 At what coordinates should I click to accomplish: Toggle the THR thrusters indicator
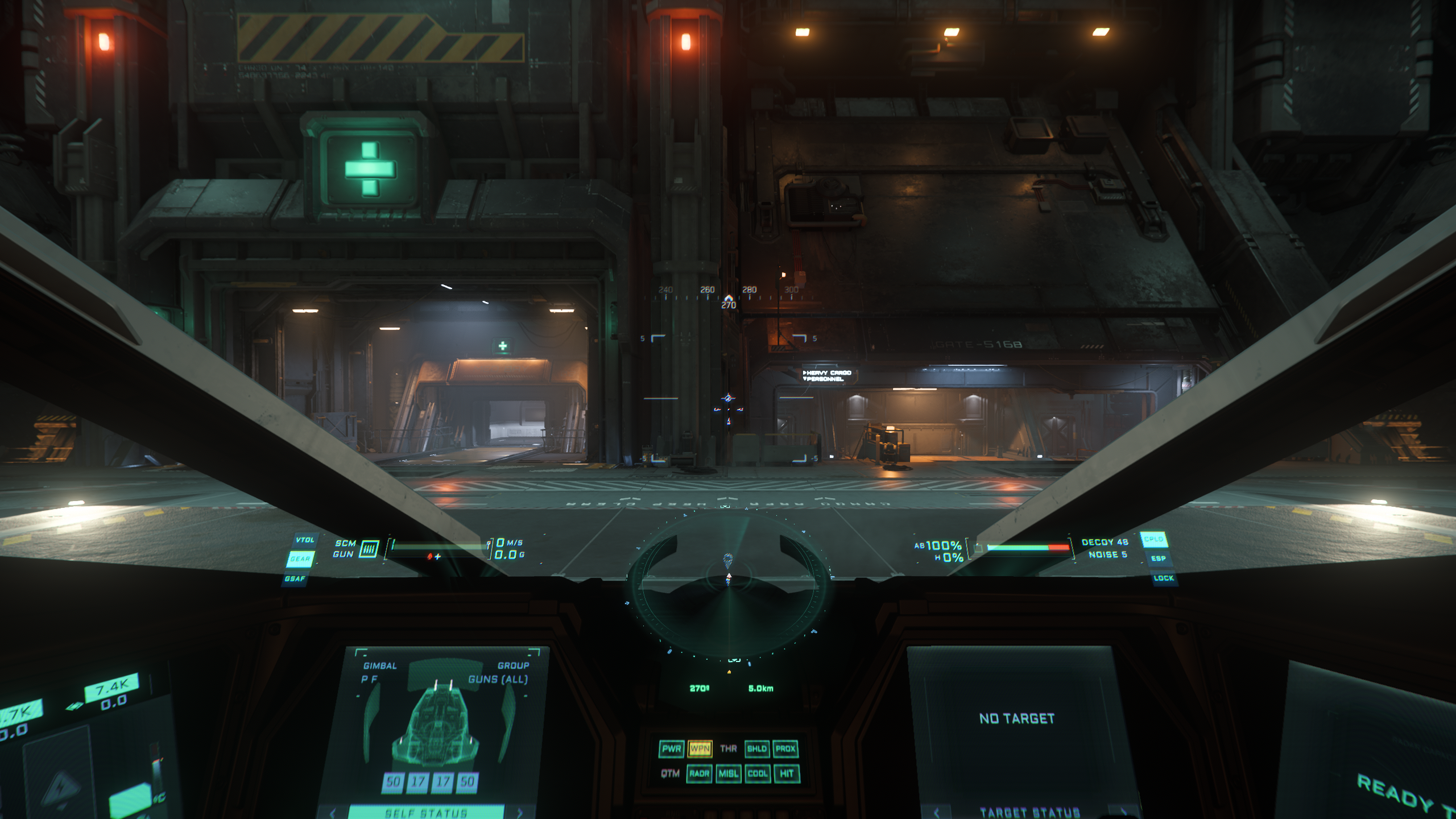tap(728, 748)
